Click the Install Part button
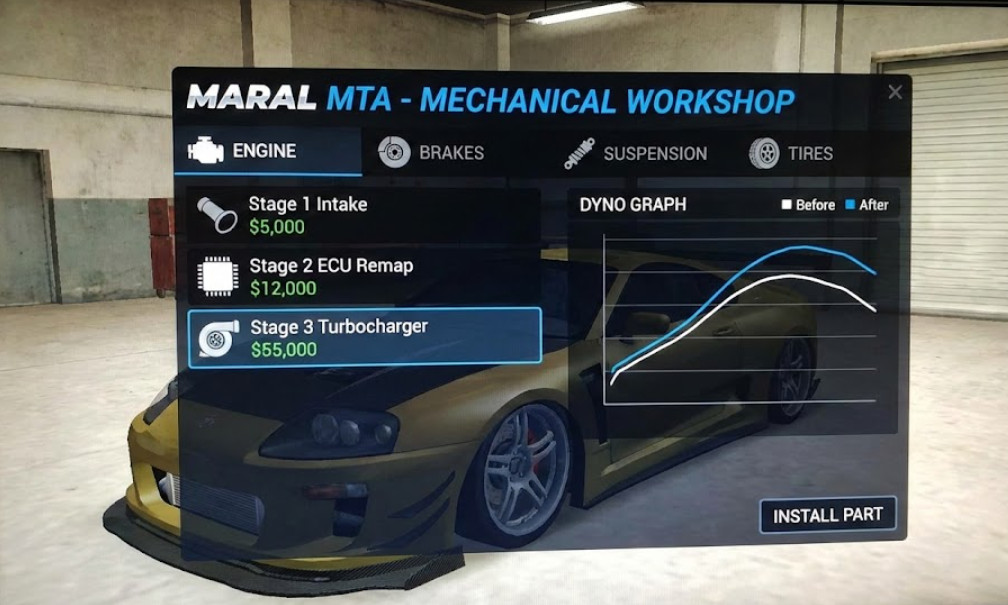 [827, 515]
